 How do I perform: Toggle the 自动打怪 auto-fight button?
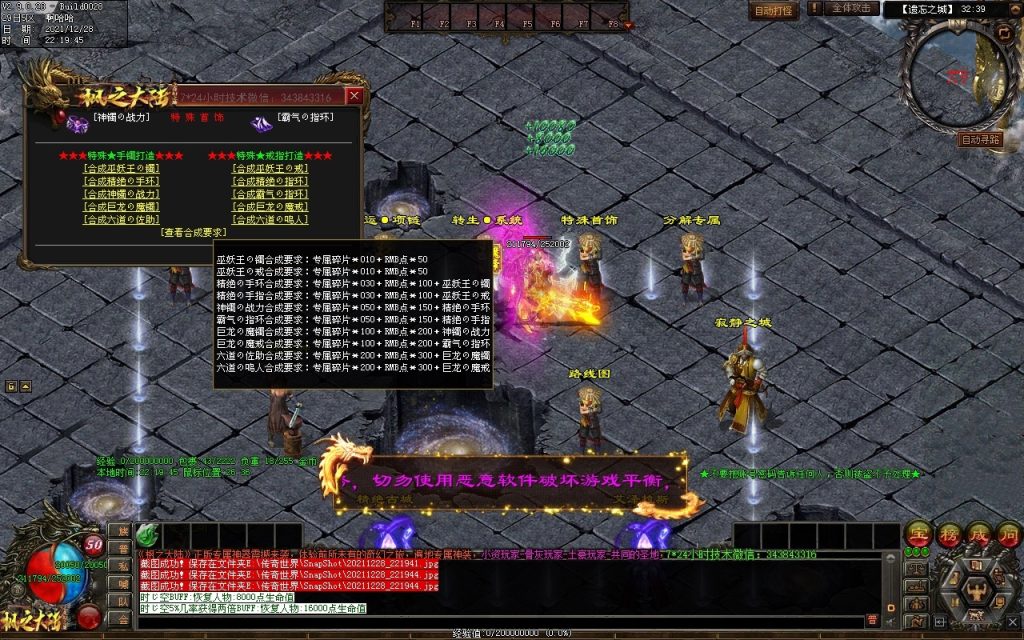pyautogui.click(x=773, y=10)
